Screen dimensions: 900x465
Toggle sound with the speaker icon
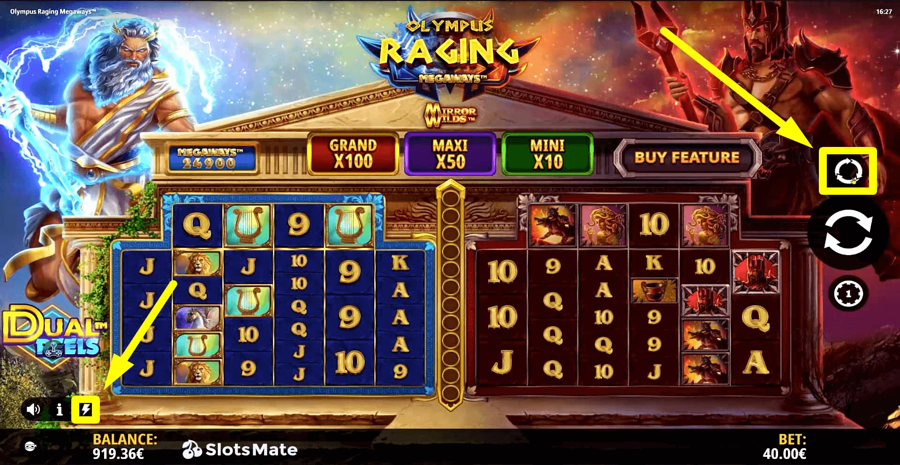pyautogui.click(x=33, y=409)
